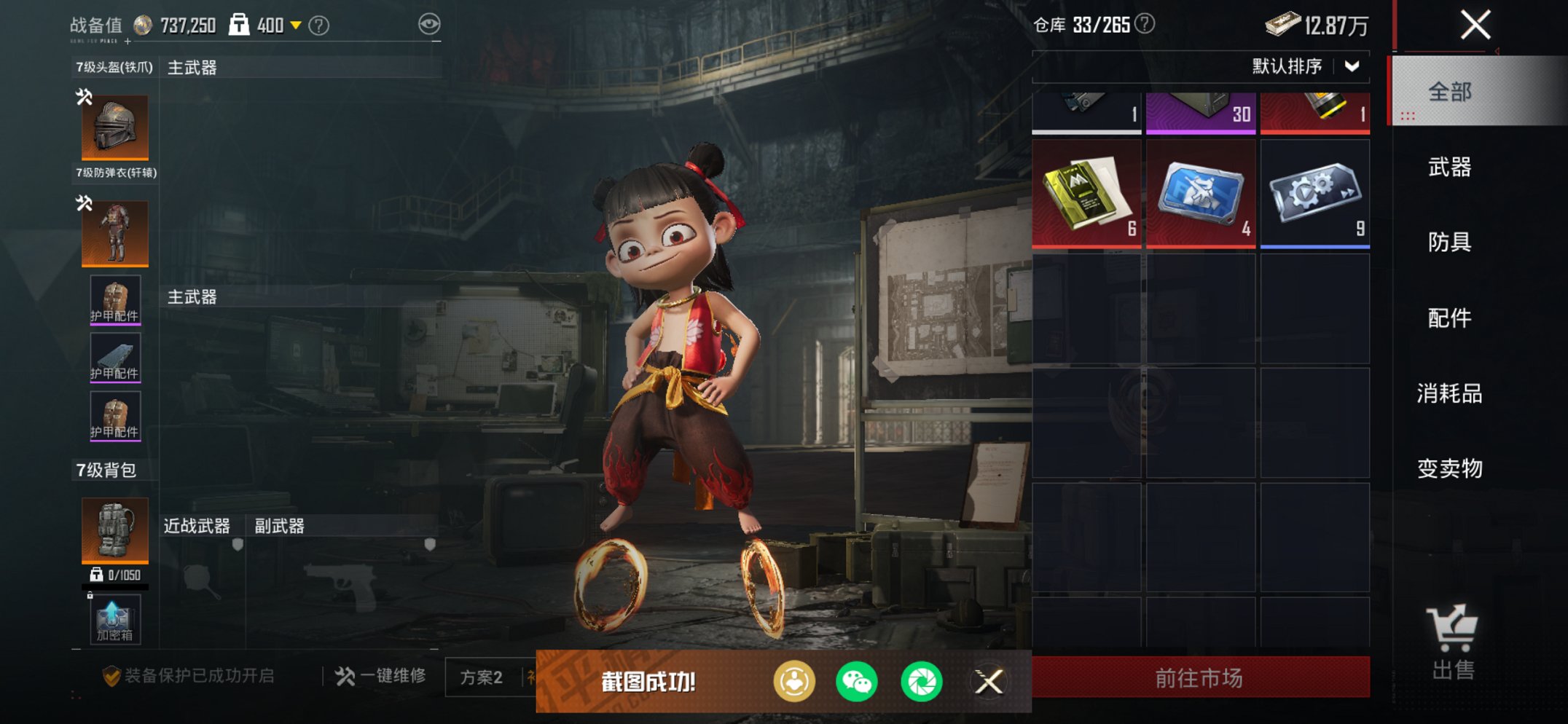Open the 武器 category tab
The height and width of the screenshot is (724, 1568).
click(x=1450, y=168)
